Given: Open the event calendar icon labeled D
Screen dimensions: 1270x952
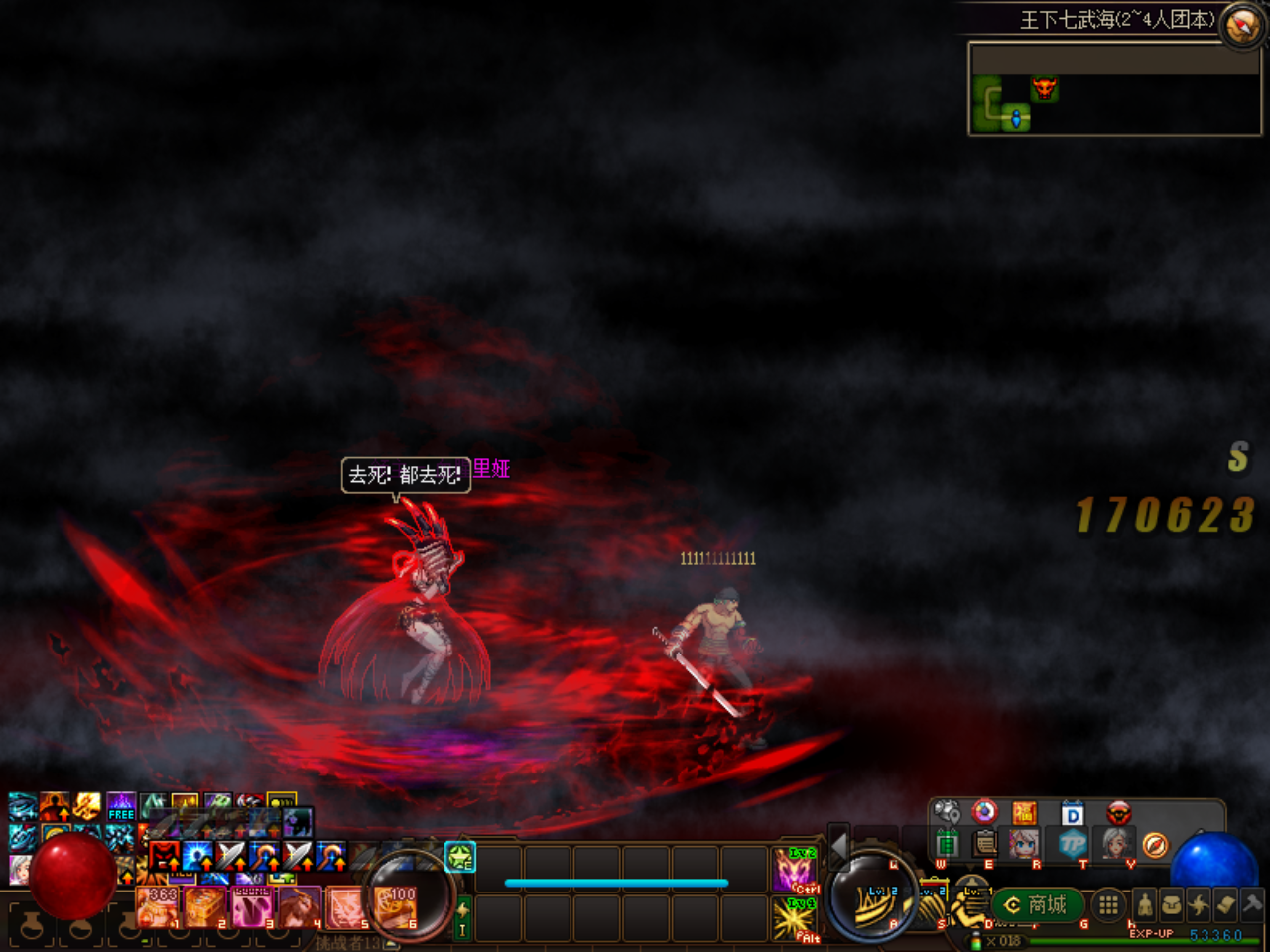Looking at the screenshot, I should coord(1073,812).
